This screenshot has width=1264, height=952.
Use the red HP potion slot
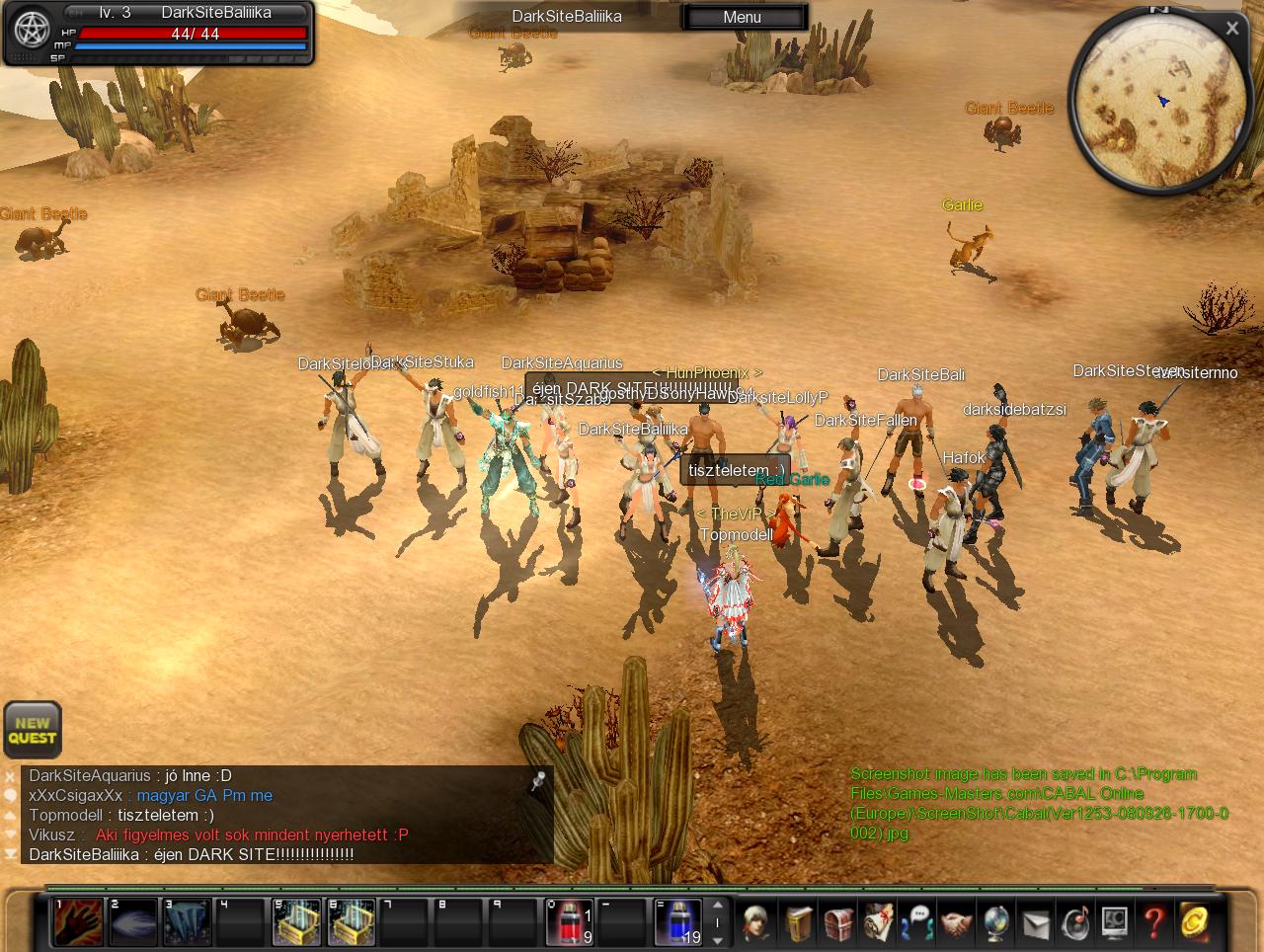click(569, 922)
